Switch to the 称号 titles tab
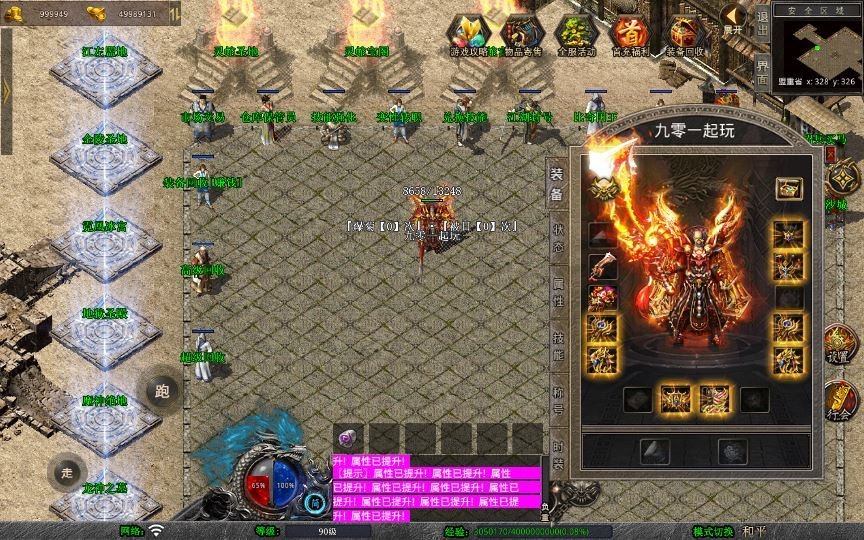Viewport: 864px width, 540px height. coord(557,397)
